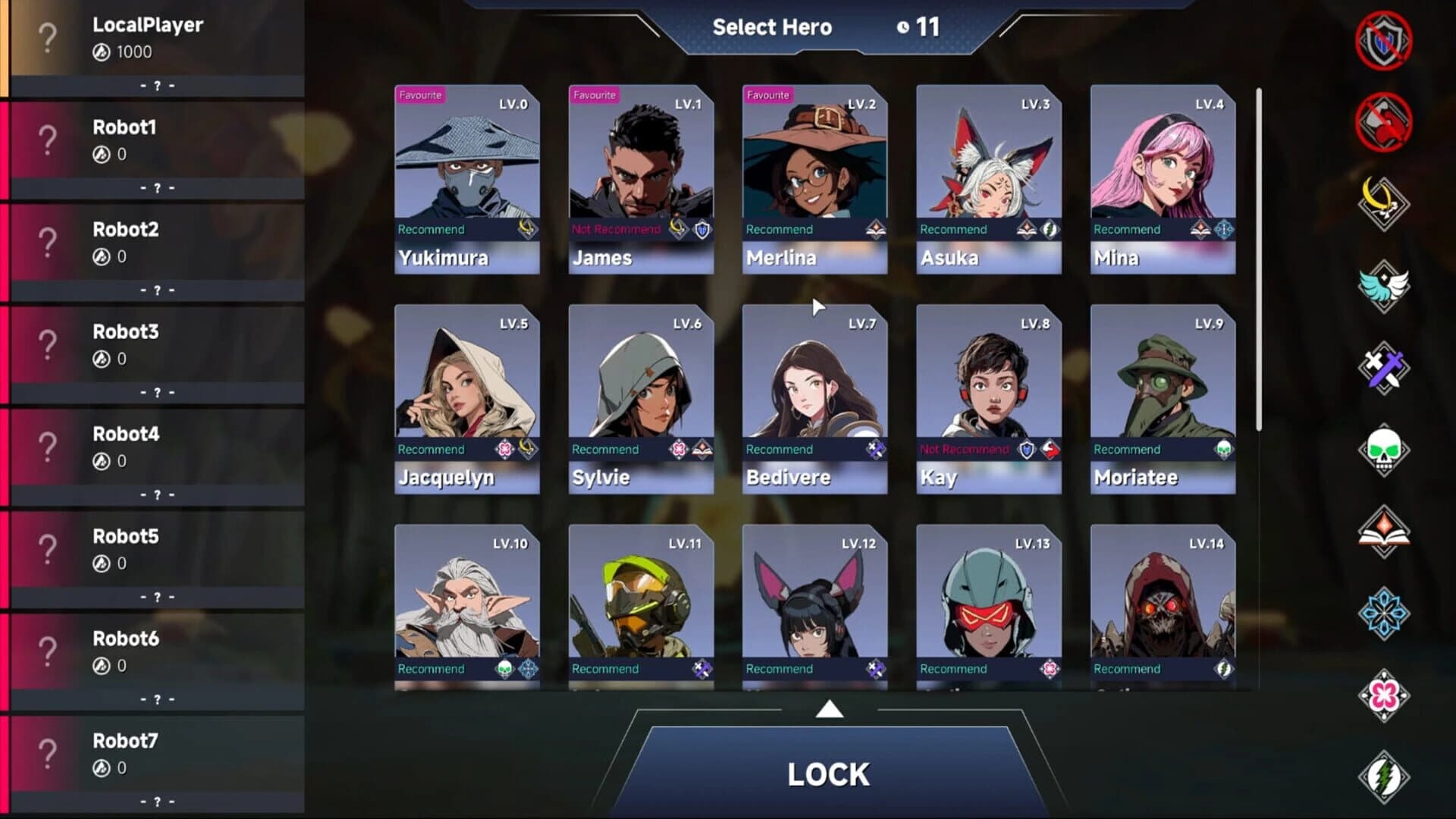The width and height of the screenshot is (1456, 819).
Task: Click the Recommend label on Asuka's card
Action: [x=954, y=229]
